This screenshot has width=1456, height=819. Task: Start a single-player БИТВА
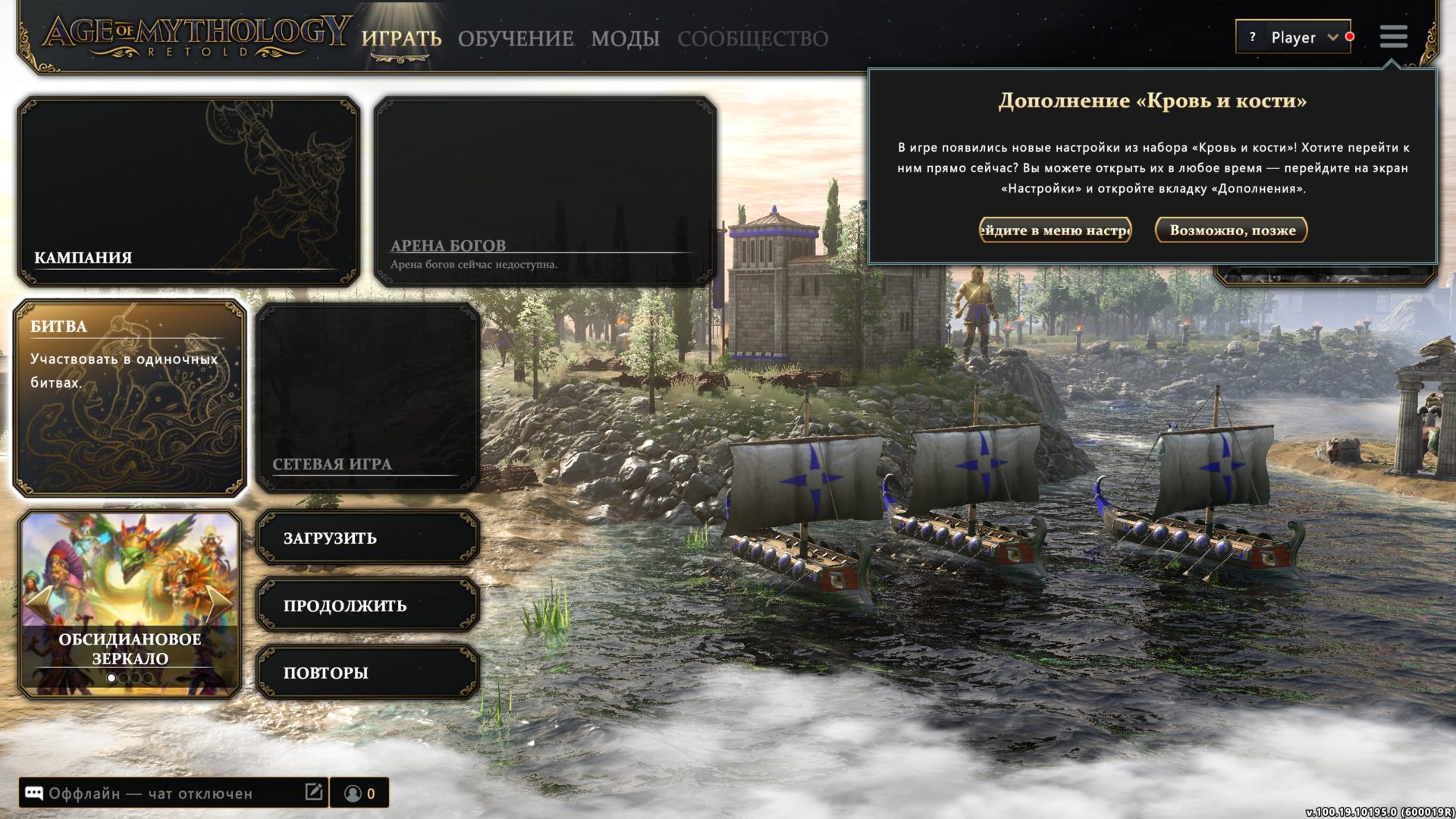129,398
